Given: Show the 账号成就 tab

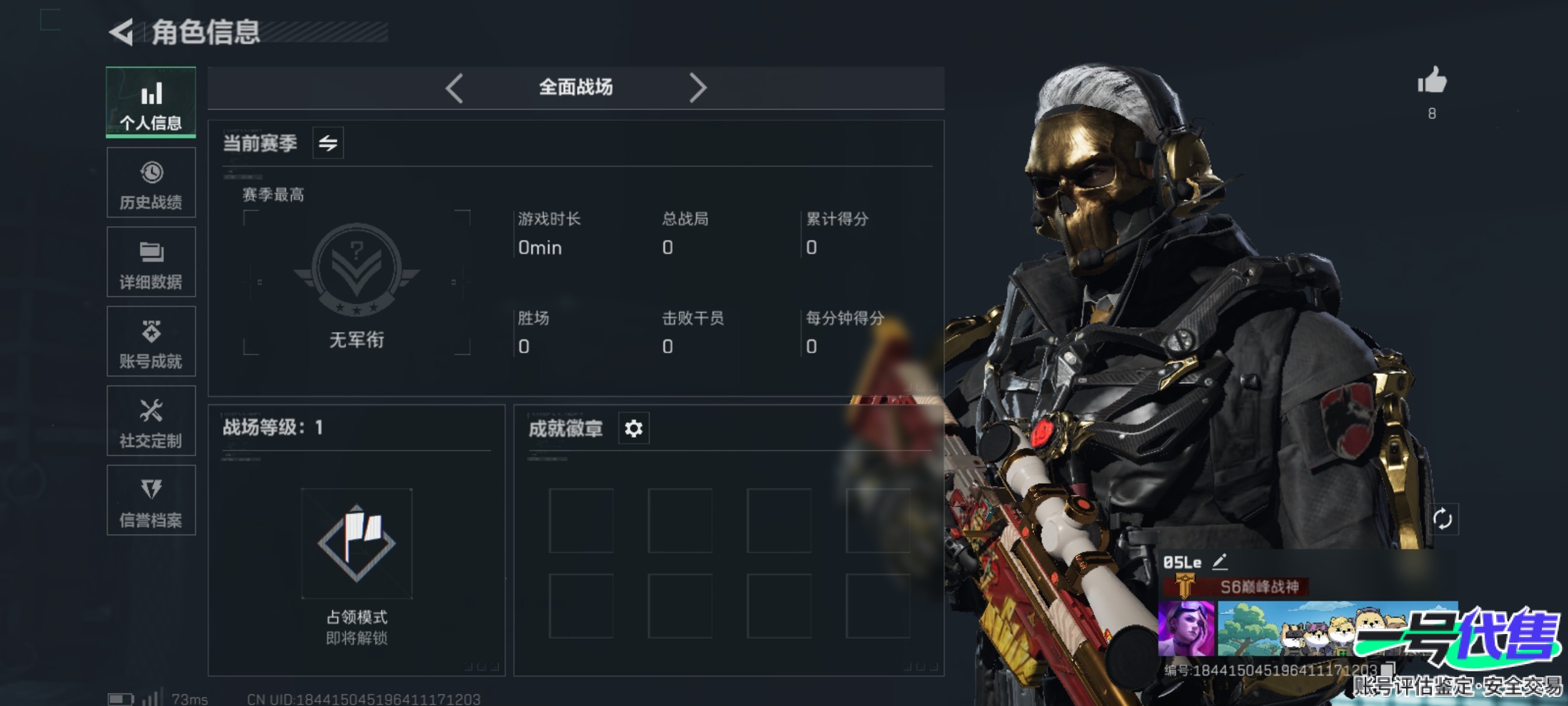Looking at the screenshot, I should (x=151, y=341).
